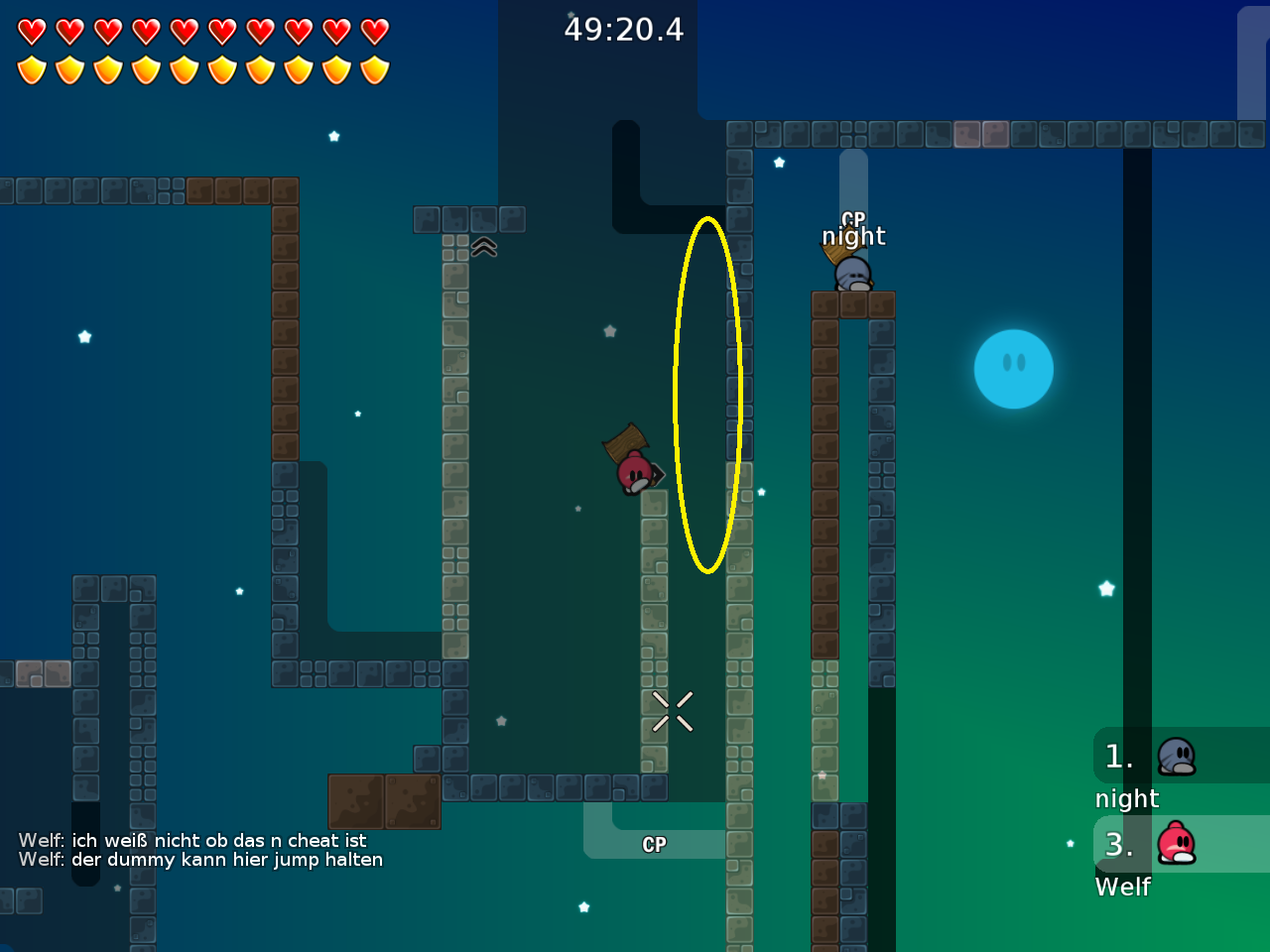Select the last heart in the health row
1270x952 pixels.
(x=374, y=31)
